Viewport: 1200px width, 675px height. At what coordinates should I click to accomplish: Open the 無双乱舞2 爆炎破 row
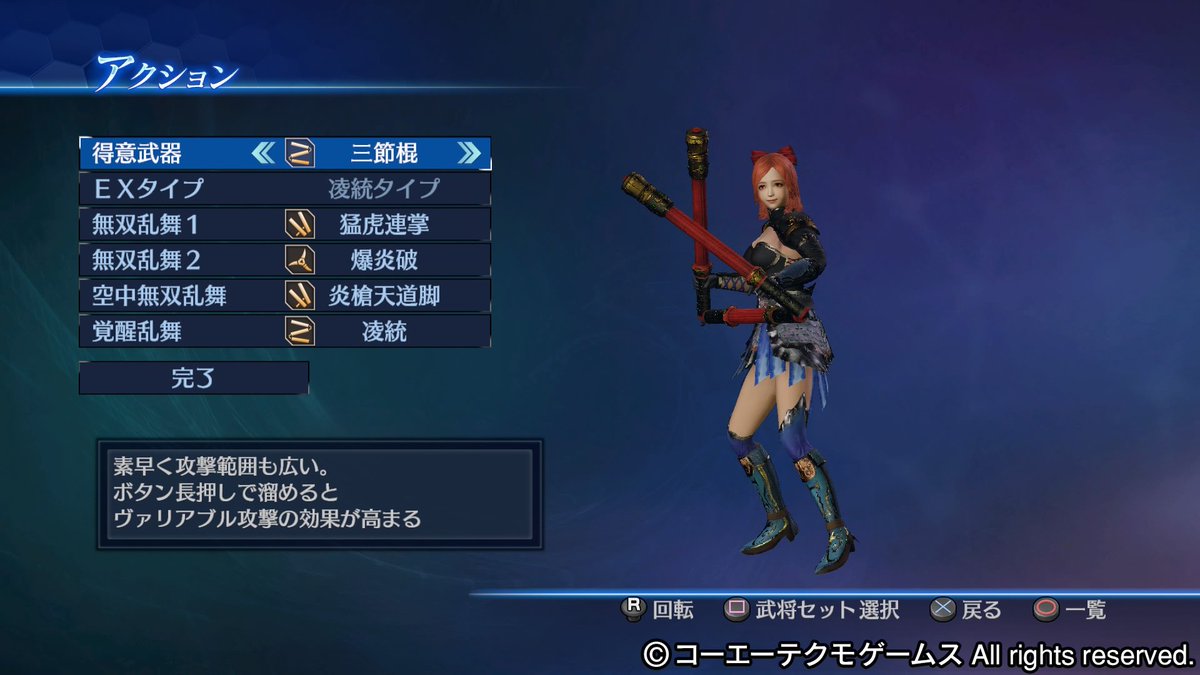click(285, 260)
